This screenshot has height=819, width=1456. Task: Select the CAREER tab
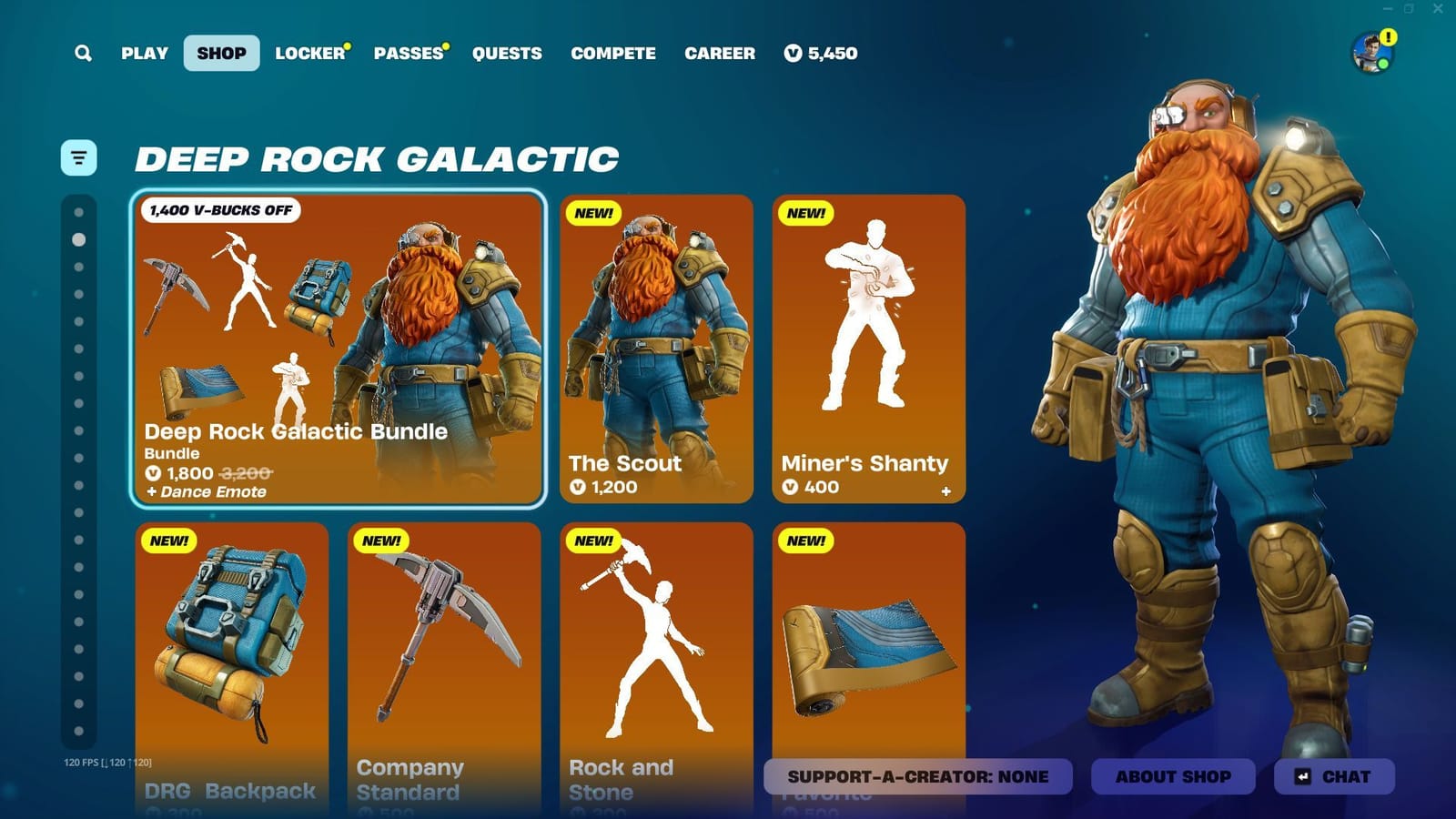[x=720, y=53]
